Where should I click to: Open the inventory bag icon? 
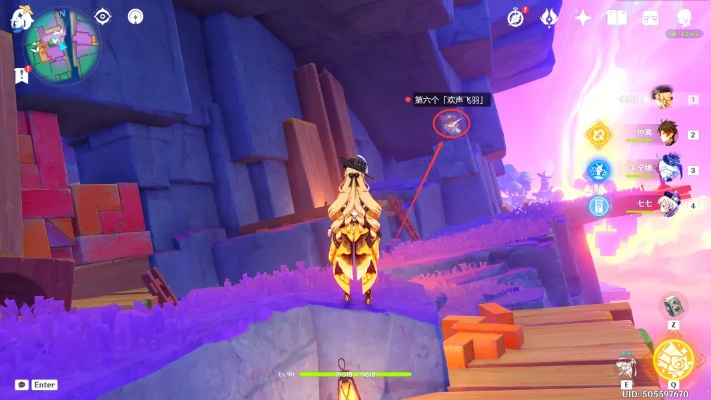650,17
